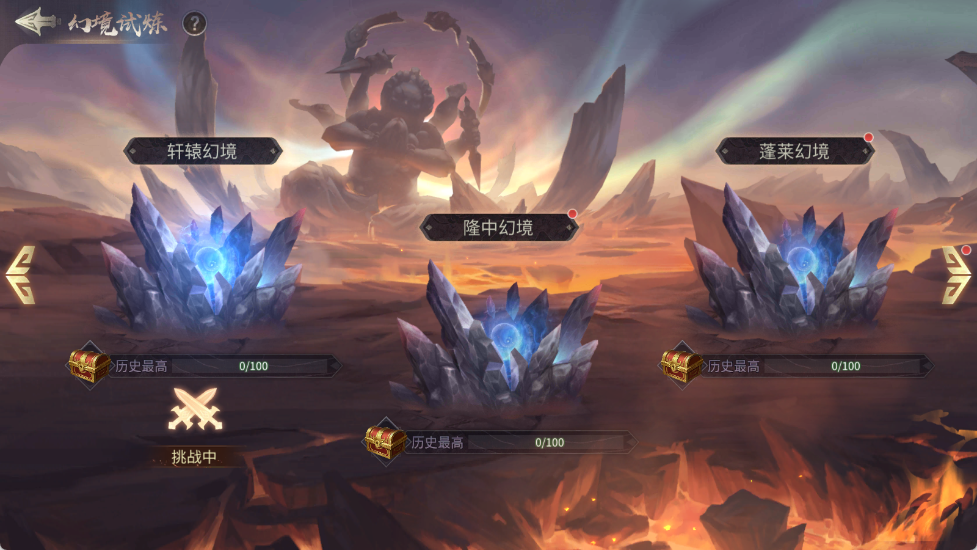Open the treasure chest under 轩辕幻境
This screenshot has width=977, height=550.
coord(88,365)
